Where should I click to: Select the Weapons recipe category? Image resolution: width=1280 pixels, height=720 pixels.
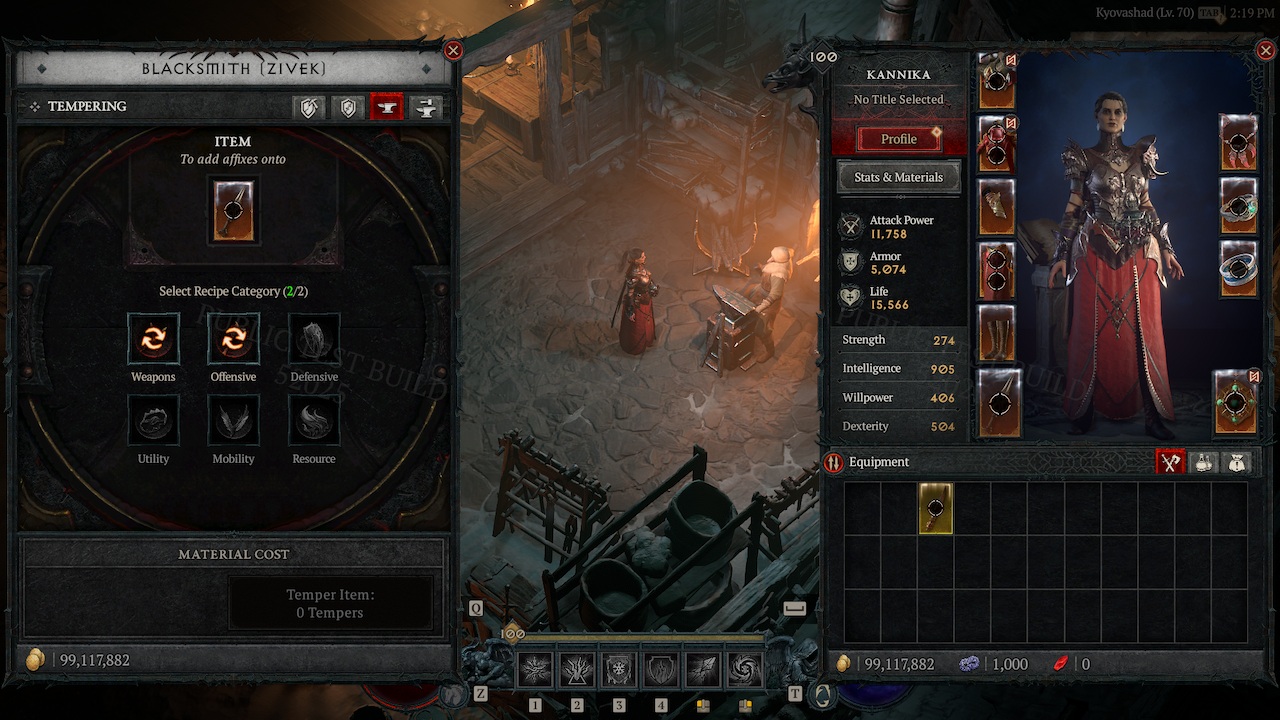click(x=153, y=339)
